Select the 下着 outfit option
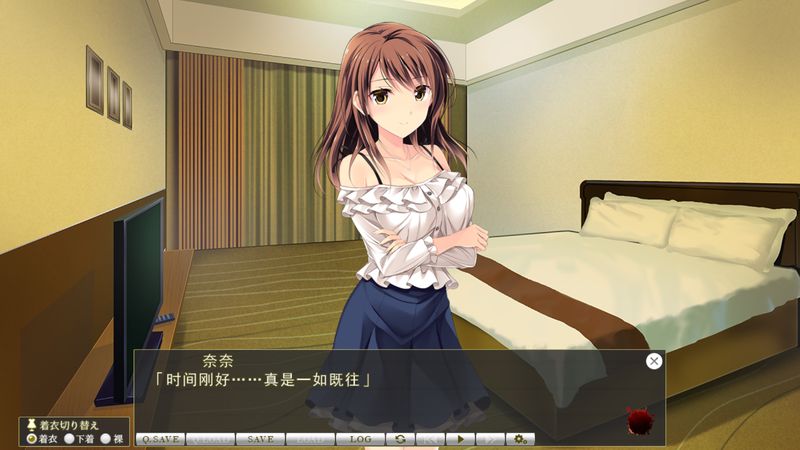The image size is (800, 450). coord(69,438)
